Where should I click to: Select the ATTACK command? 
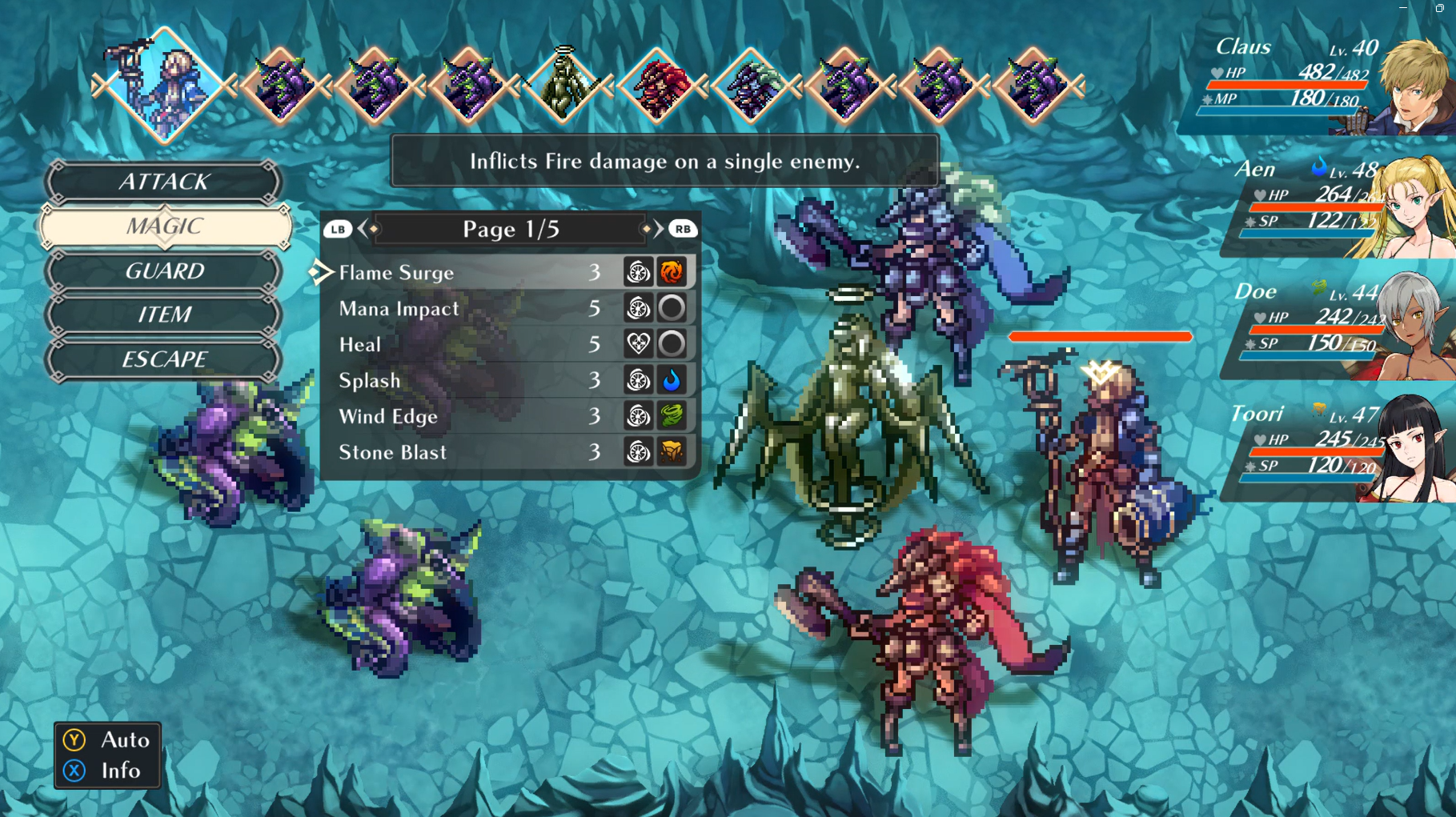tap(164, 182)
